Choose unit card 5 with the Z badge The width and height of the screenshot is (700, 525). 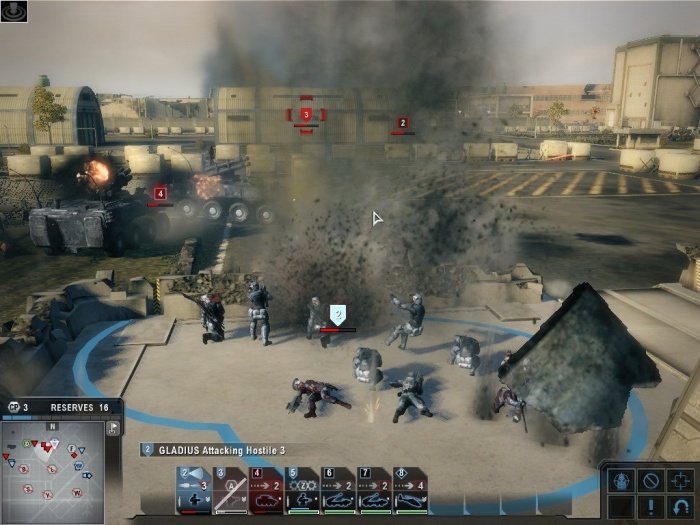[x=302, y=490]
